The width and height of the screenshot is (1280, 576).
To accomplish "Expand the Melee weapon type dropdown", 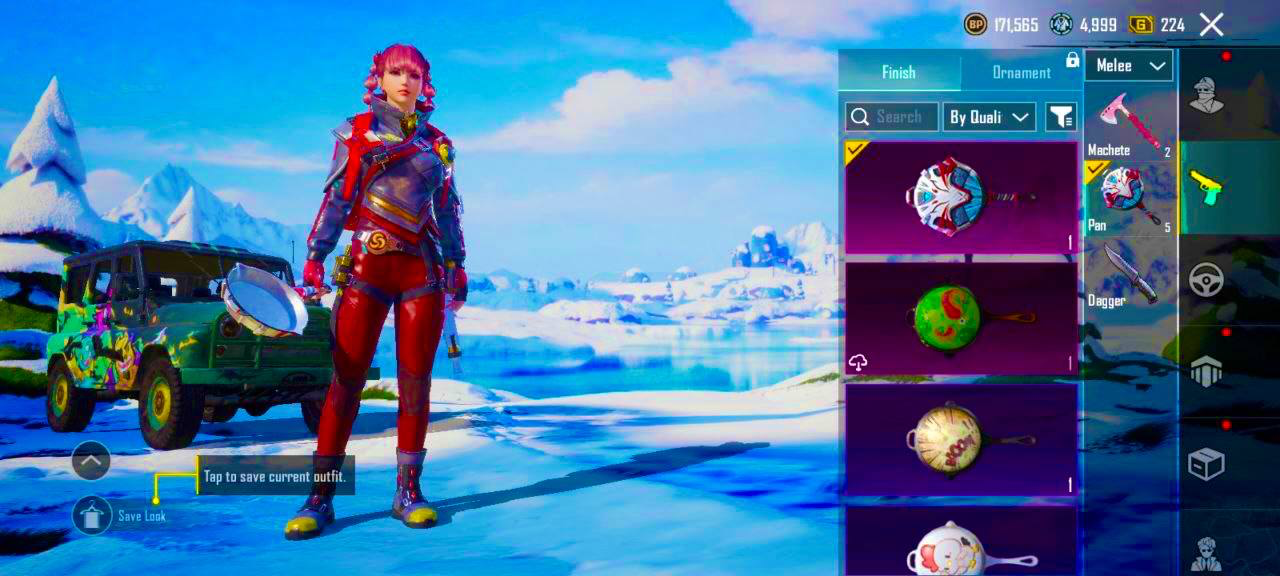I will click(x=1128, y=66).
